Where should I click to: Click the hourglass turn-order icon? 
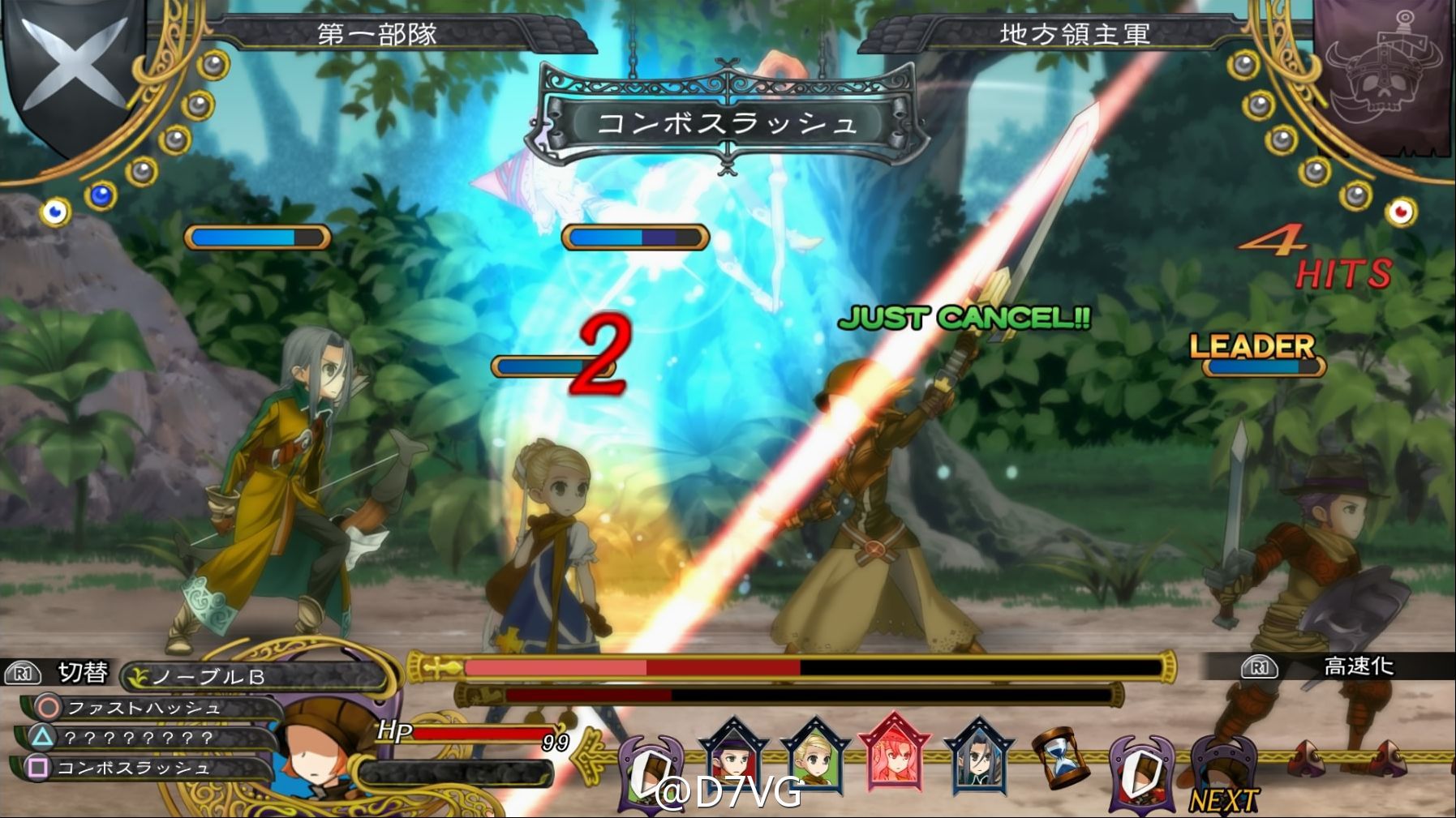[x=1058, y=758]
